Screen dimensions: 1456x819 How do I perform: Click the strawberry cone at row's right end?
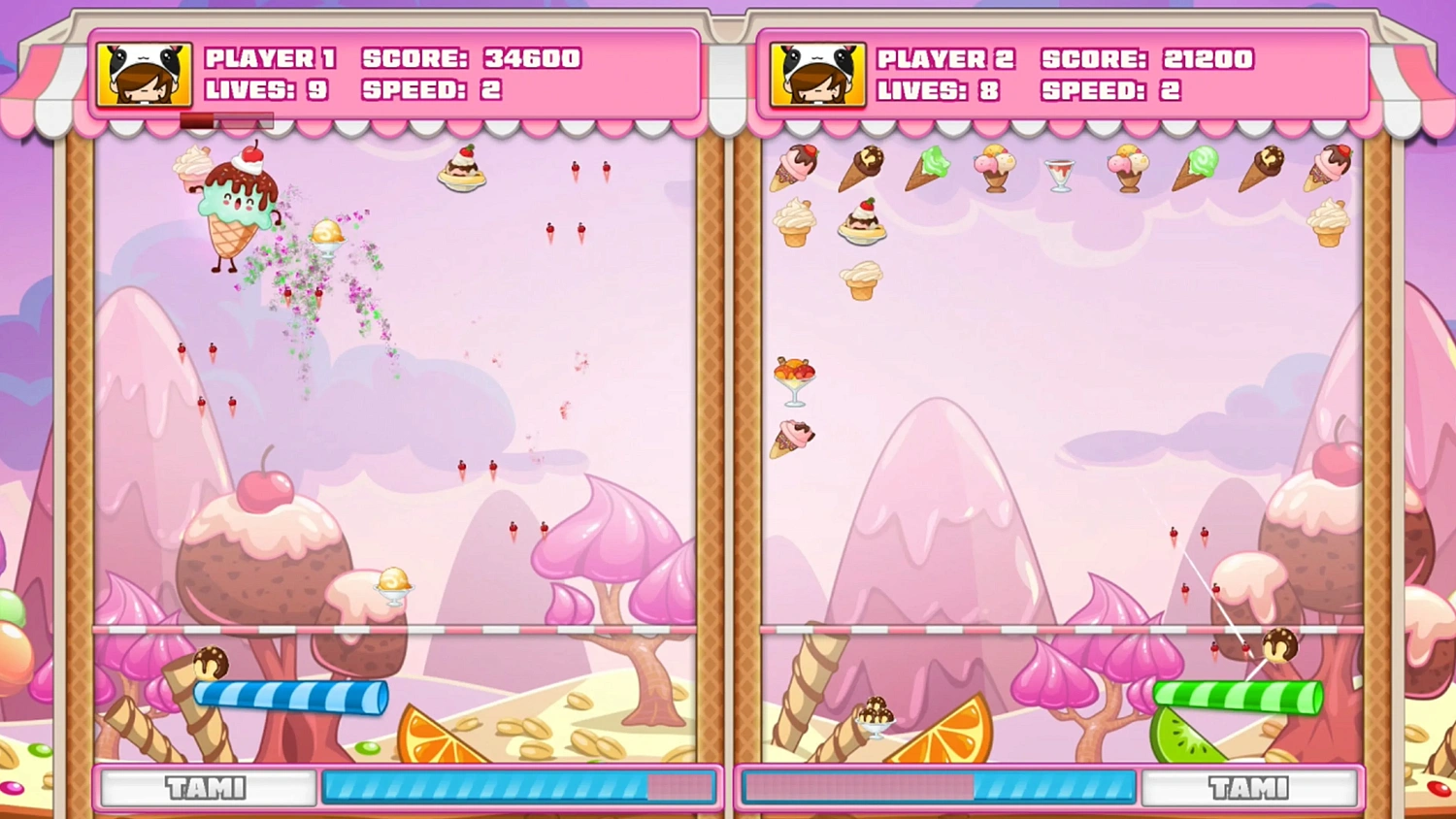pos(1330,163)
